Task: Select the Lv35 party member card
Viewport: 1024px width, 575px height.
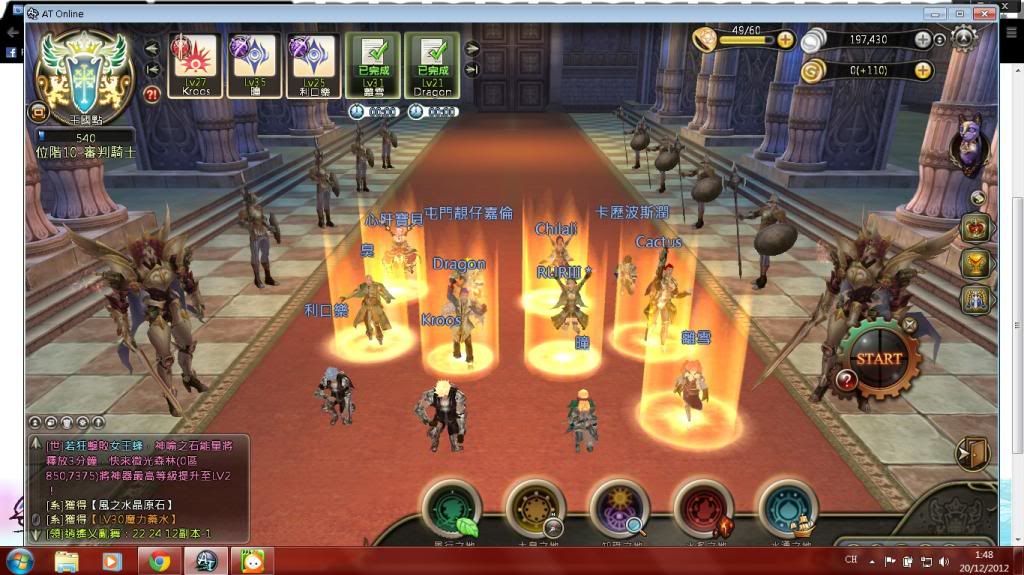Action: coord(253,66)
